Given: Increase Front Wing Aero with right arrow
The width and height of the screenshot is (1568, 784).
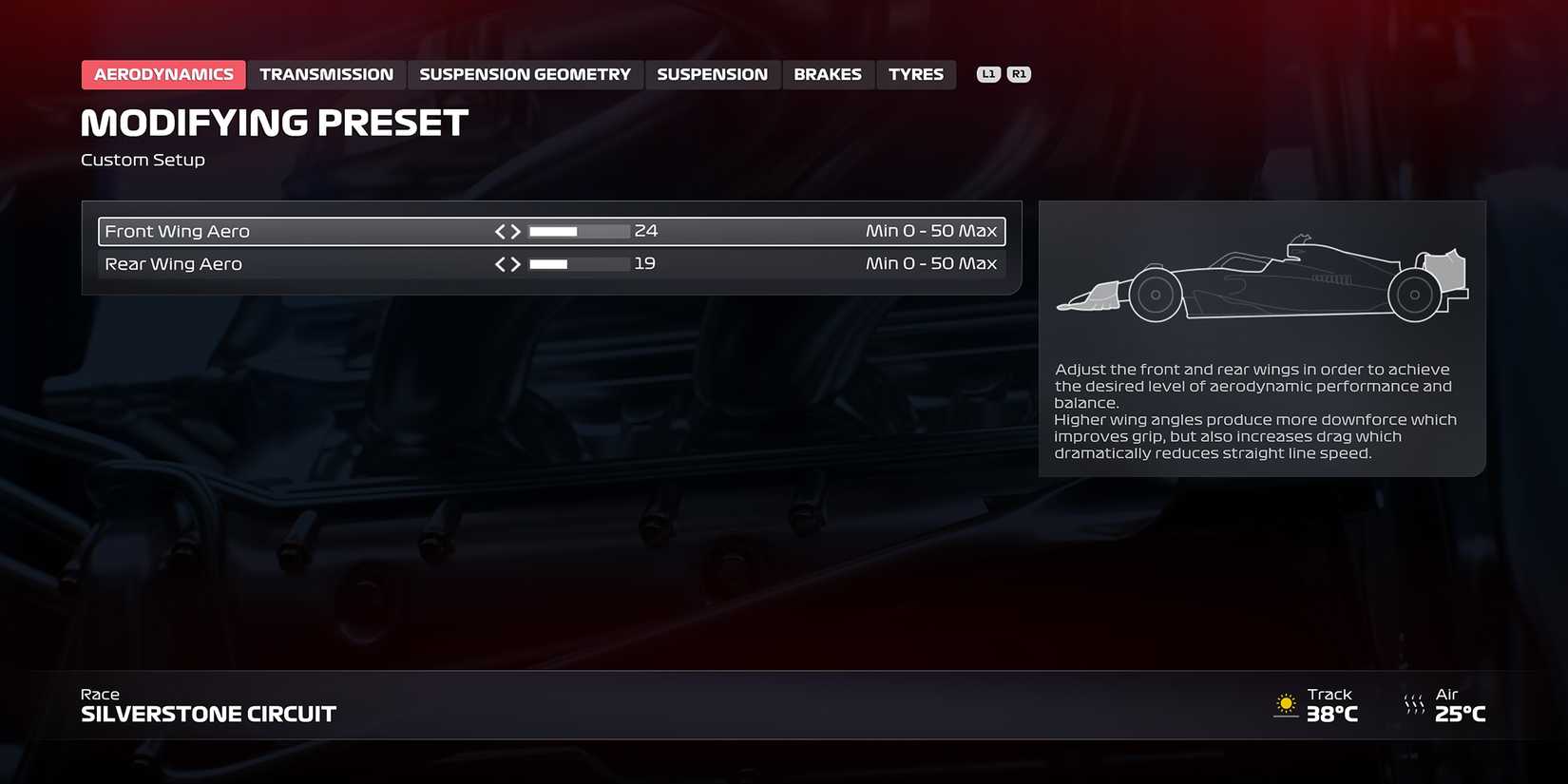Looking at the screenshot, I should point(516,230).
